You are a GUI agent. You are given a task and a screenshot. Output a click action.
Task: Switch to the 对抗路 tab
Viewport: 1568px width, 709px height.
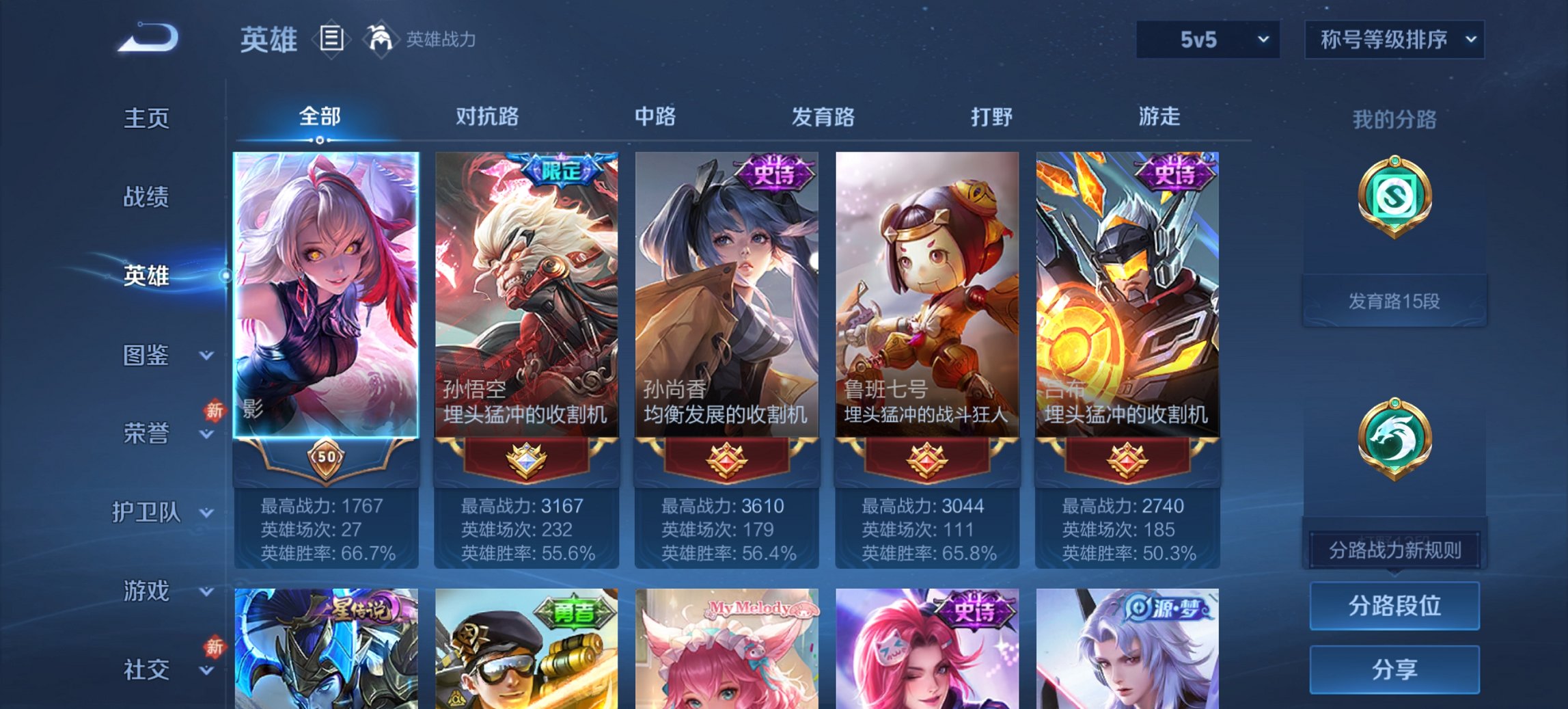tap(486, 117)
